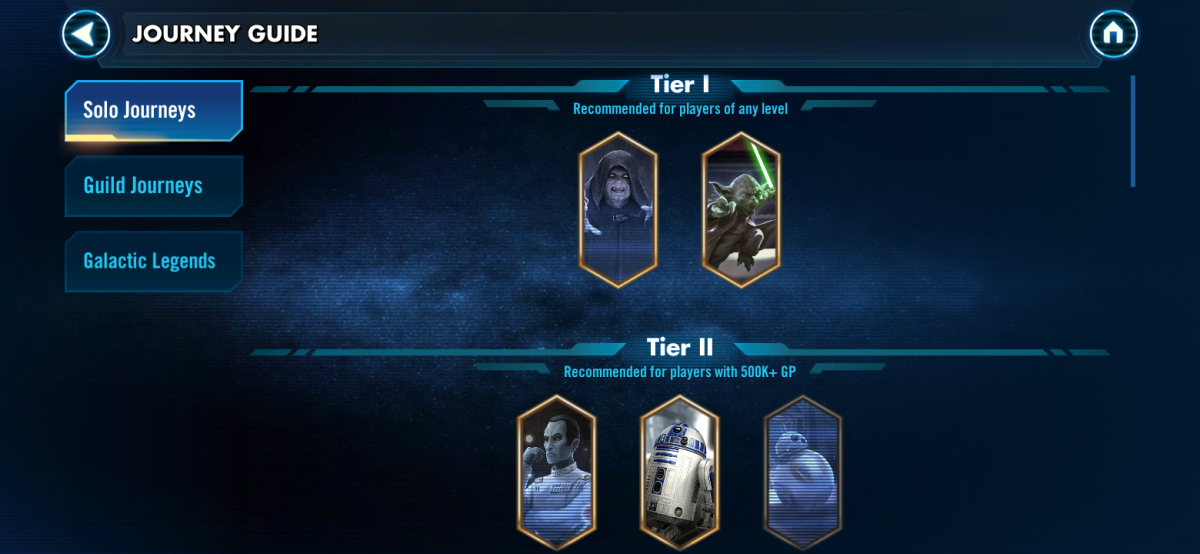Go back using the arrow button
The height and width of the screenshot is (554, 1200).
pyautogui.click(x=86, y=34)
